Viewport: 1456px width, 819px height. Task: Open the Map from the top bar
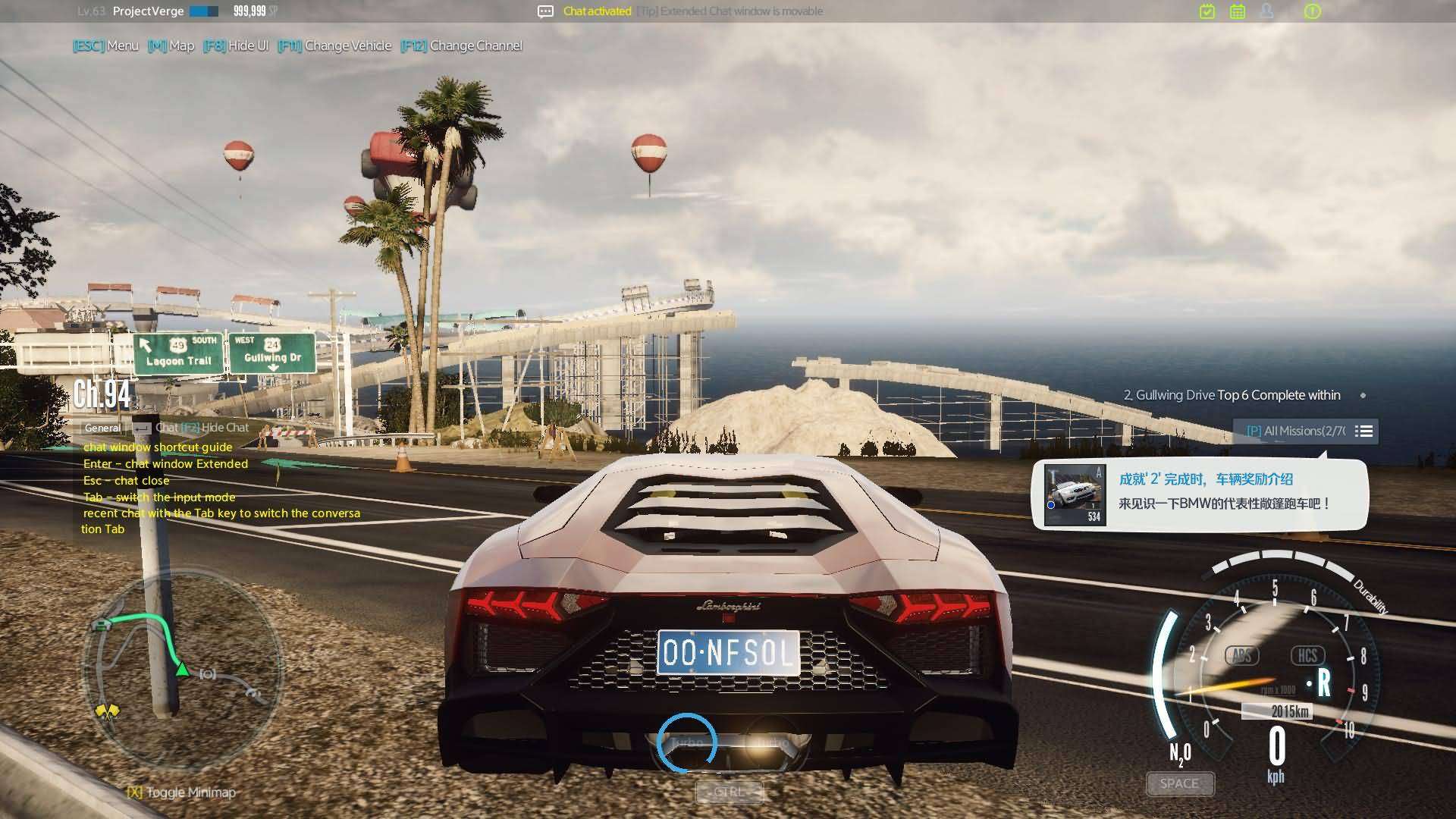pos(171,45)
